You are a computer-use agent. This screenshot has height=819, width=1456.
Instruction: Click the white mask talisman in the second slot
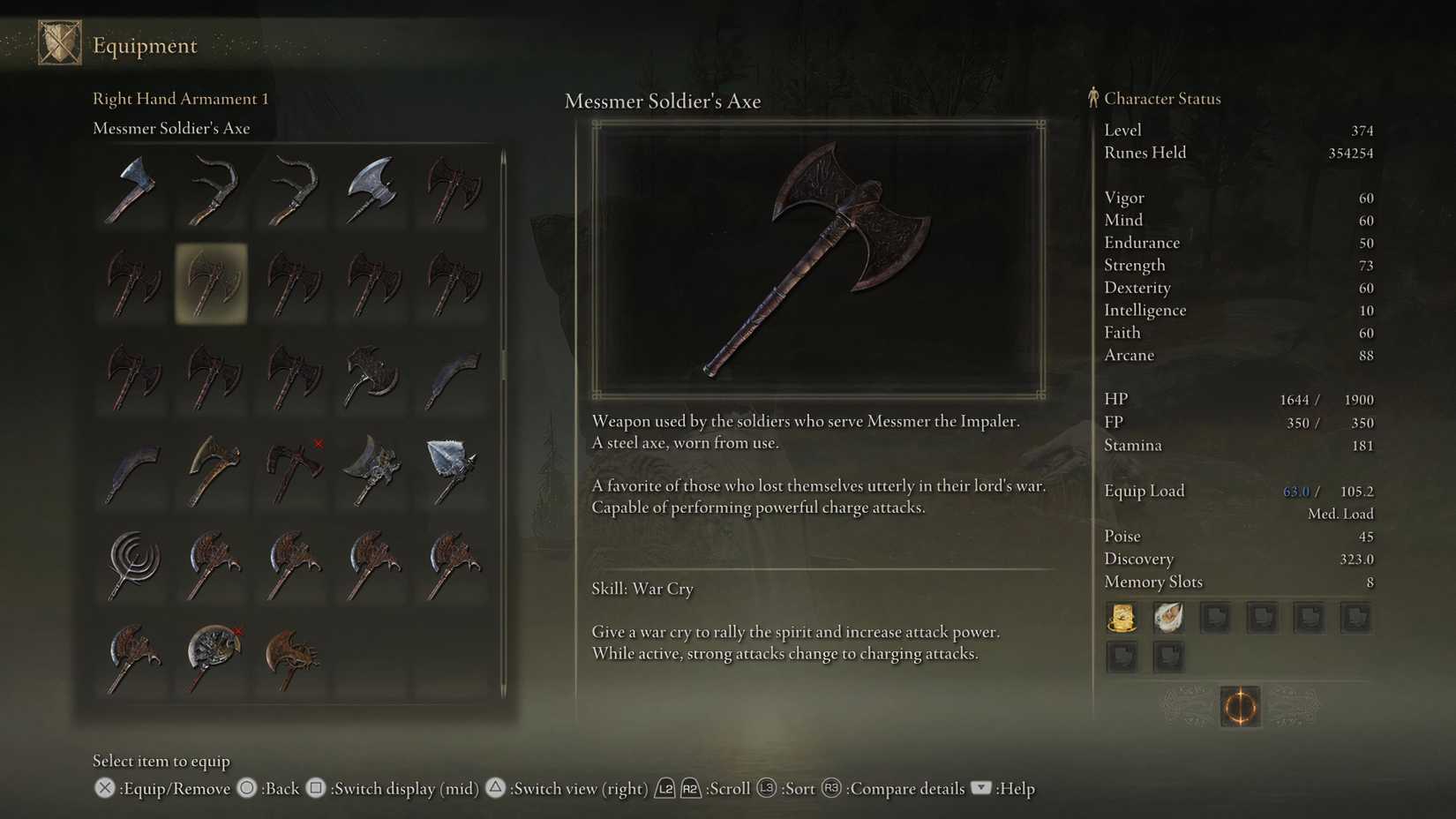1168,618
